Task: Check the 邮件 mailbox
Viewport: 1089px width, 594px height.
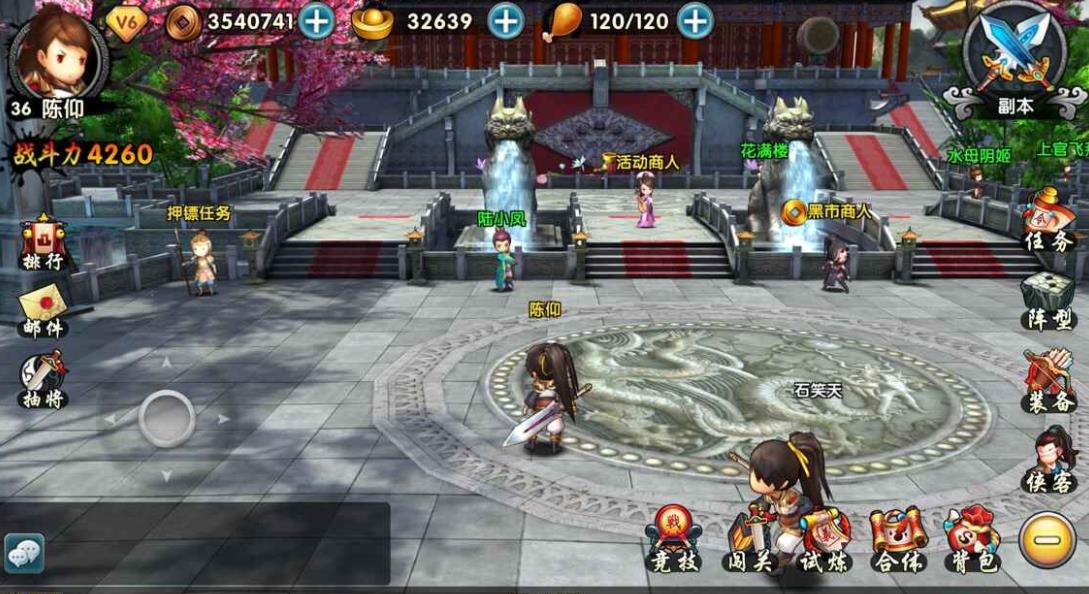Action: point(42,310)
